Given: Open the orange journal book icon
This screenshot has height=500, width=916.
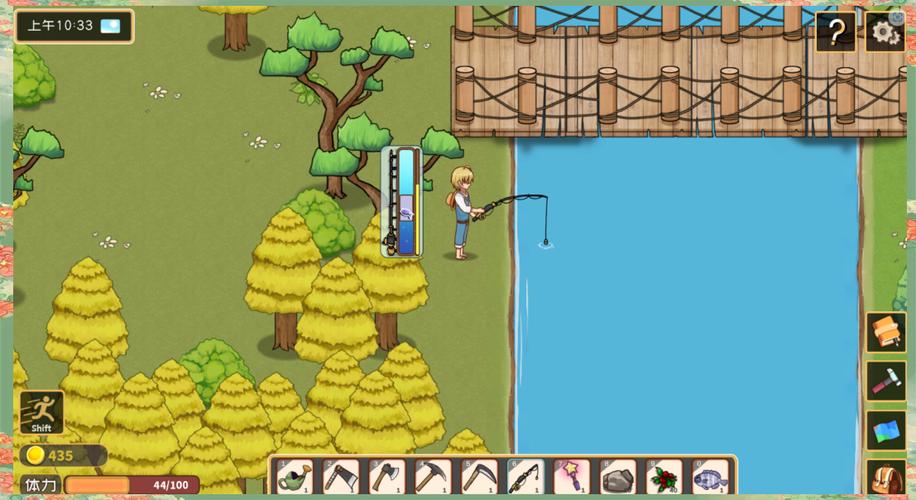Looking at the screenshot, I should (x=886, y=332).
